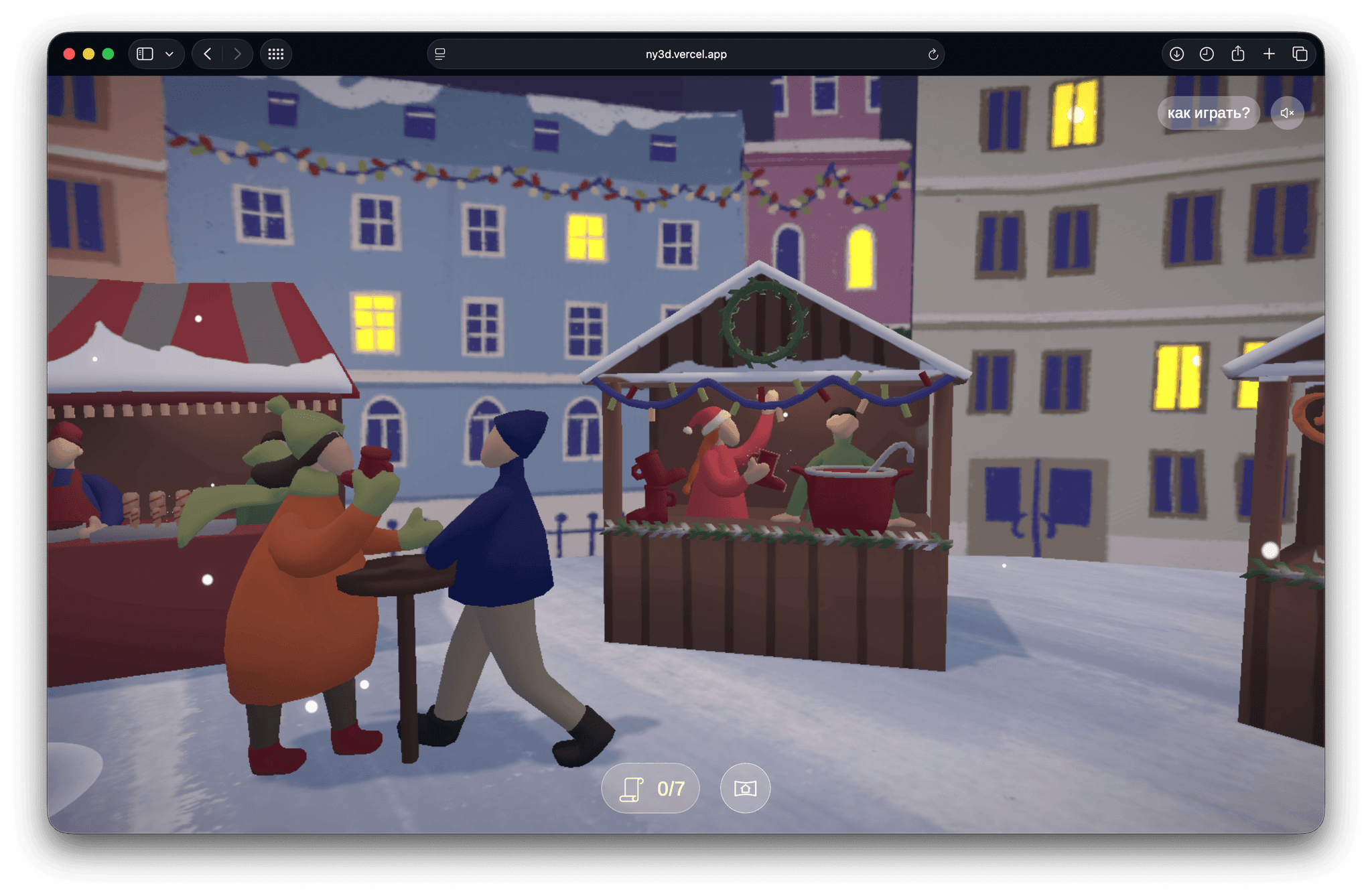Open the tab overview icon
Image resolution: width=1372 pixels, height=896 pixels.
click(x=1300, y=54)
